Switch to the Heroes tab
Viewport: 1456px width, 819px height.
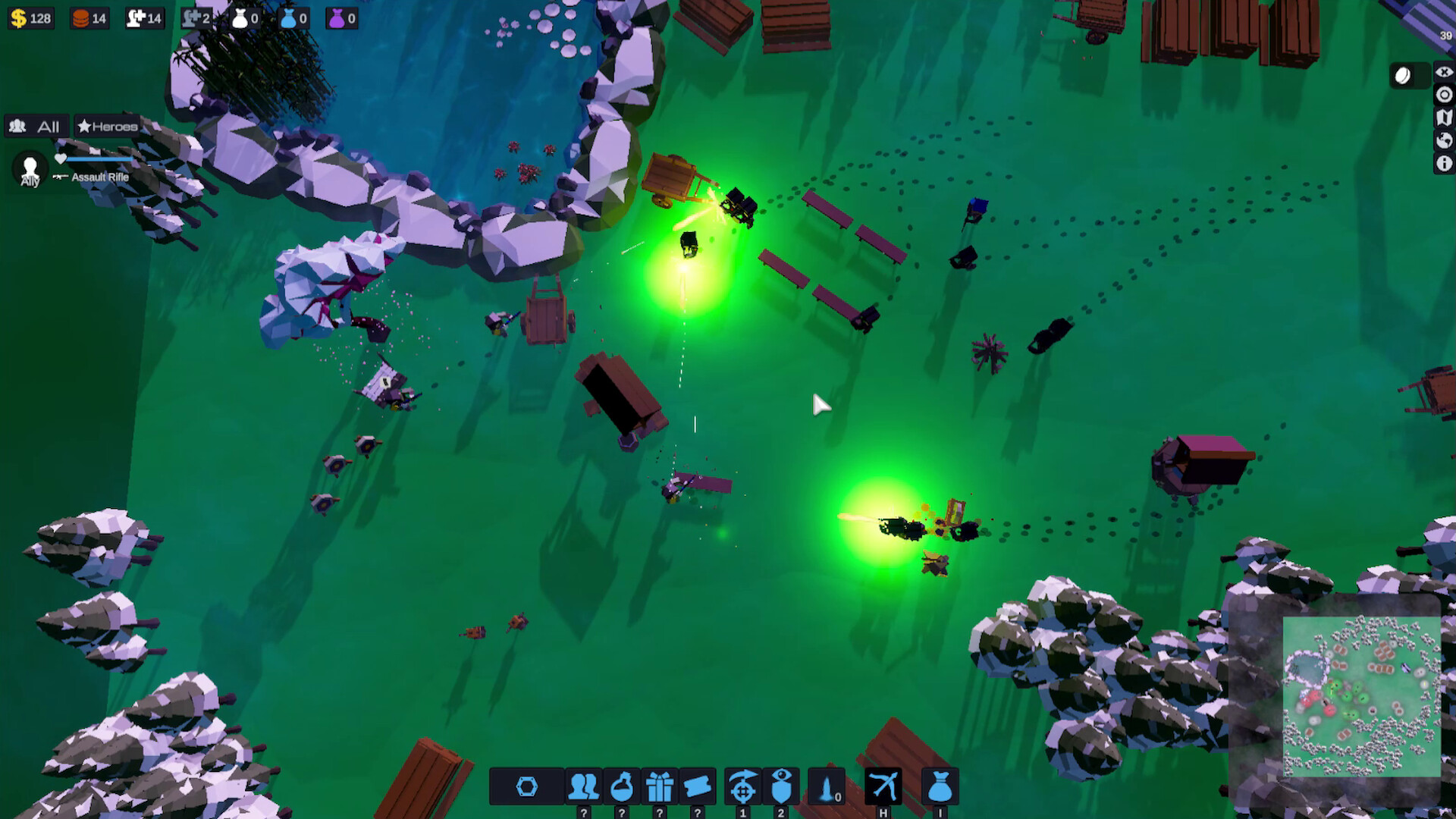pos(106,127)
